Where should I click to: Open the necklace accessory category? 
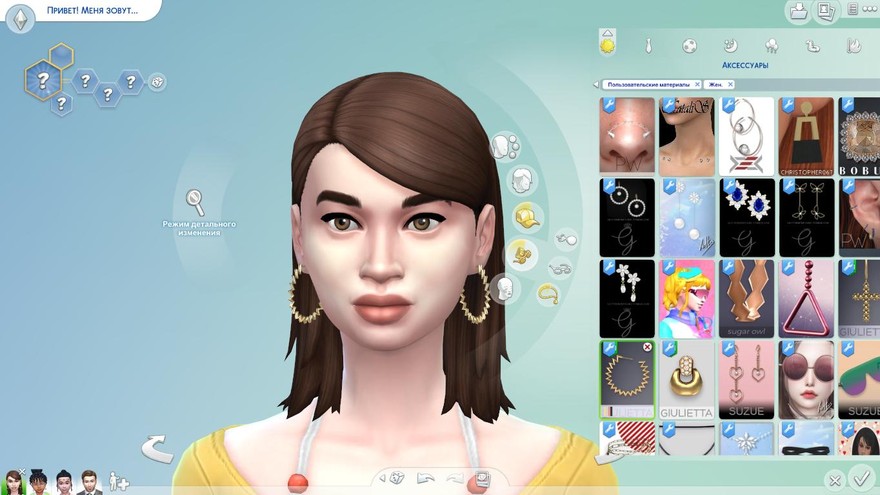[x=548, y=293]
